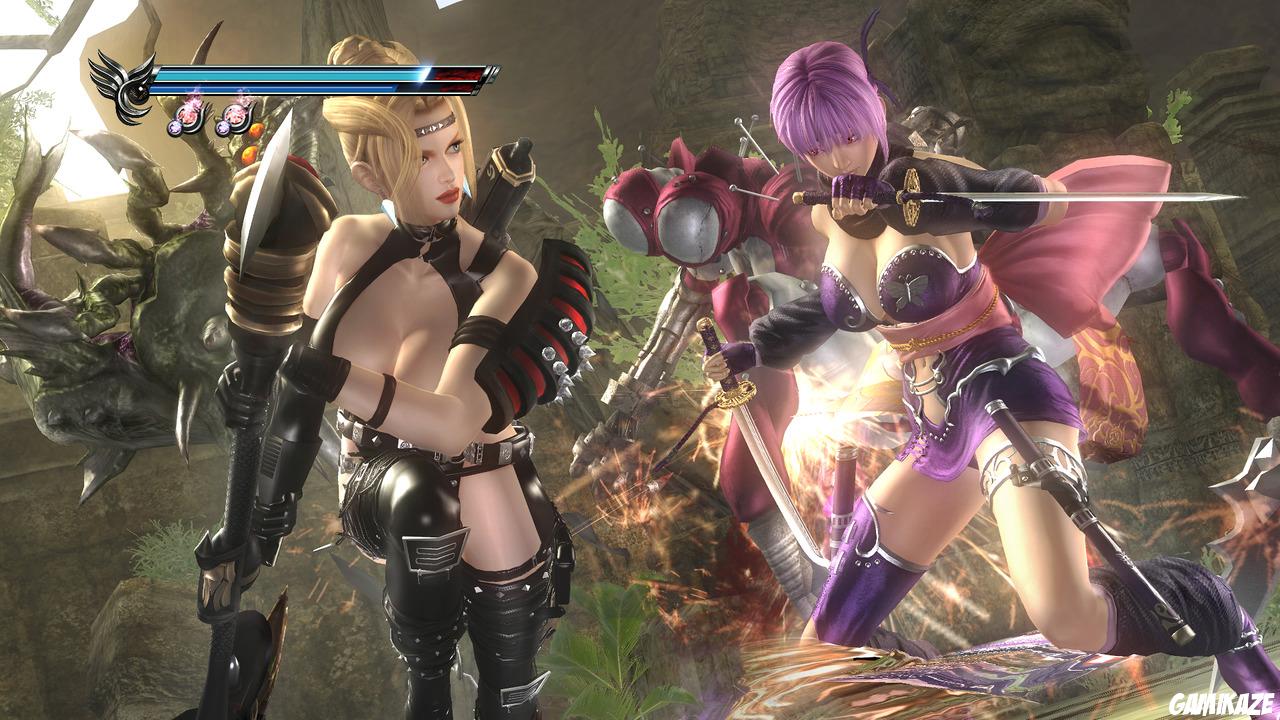1280x720 pixels.
Task: Expand the bar's right end cap markings
Action: [490, 73]
